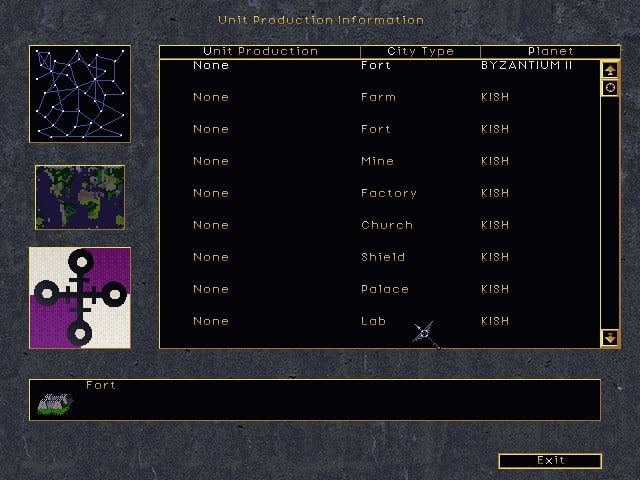Pick the Kish Lab row
This screenshot has height=480, width=640.
pyautogui.click(x=378, y=322)
